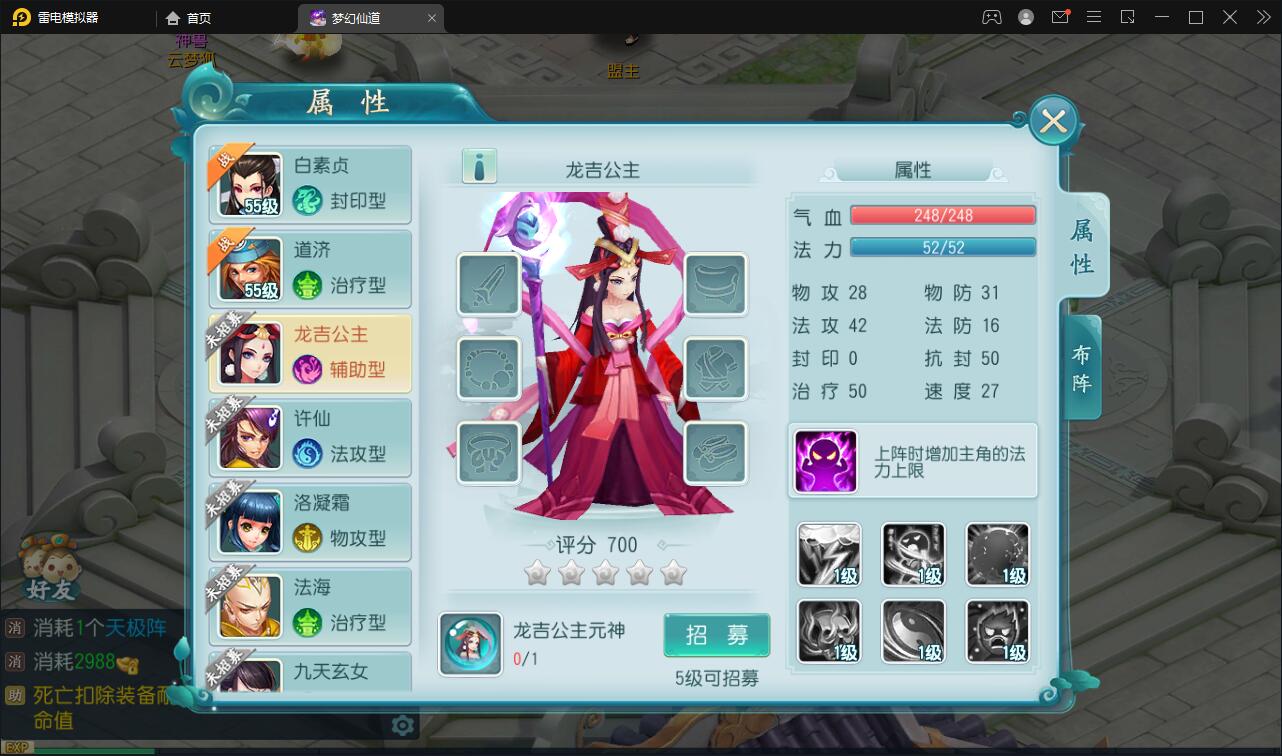Click the red 气血 health bar

[x=941, y=214]
